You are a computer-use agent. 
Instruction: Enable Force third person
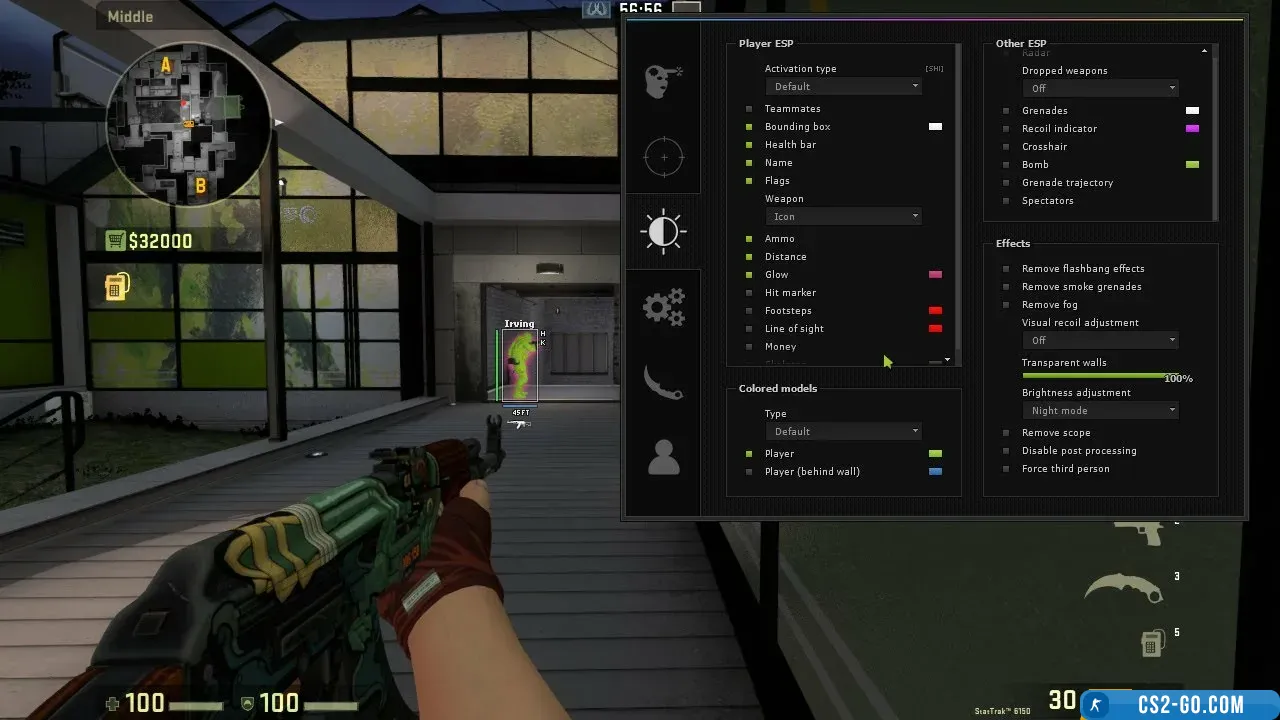click(x=1006, y=469)
